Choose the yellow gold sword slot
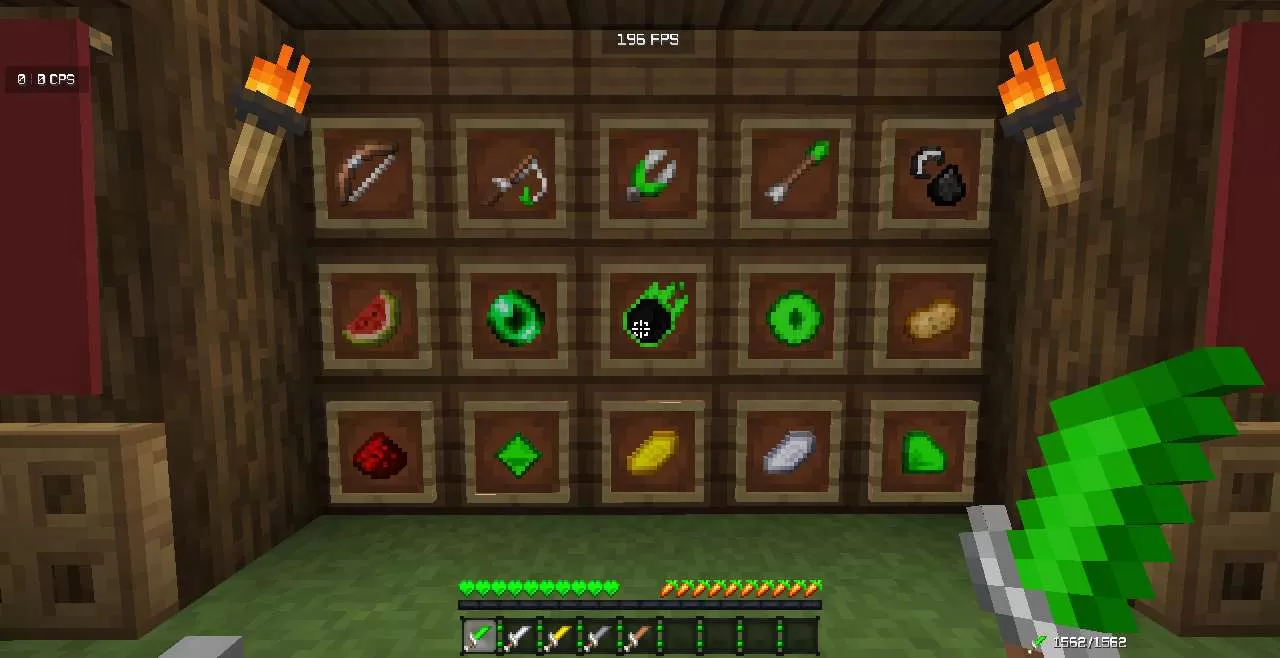 pos(558,636)
